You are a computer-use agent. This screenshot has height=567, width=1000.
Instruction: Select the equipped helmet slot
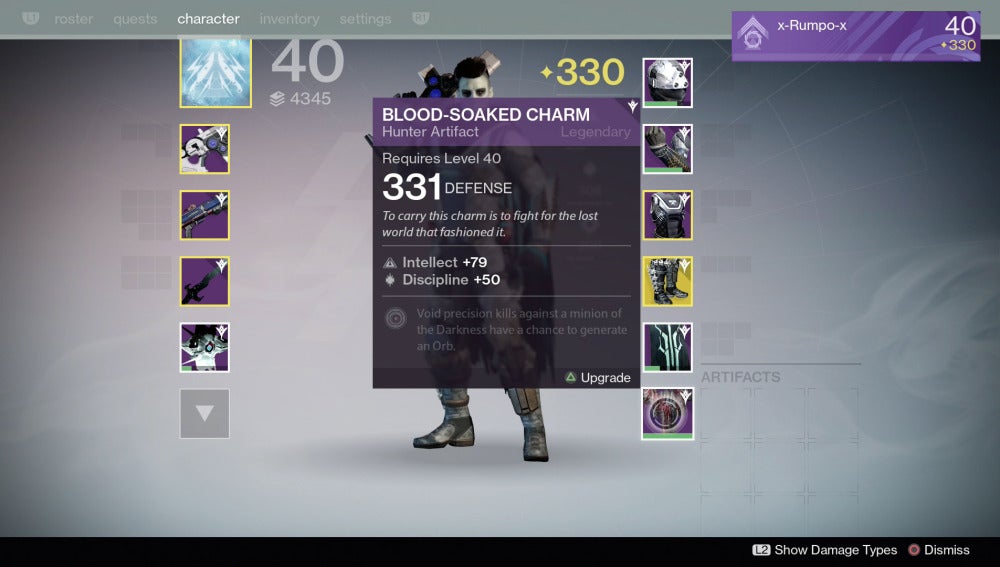[x=668, y=83]
